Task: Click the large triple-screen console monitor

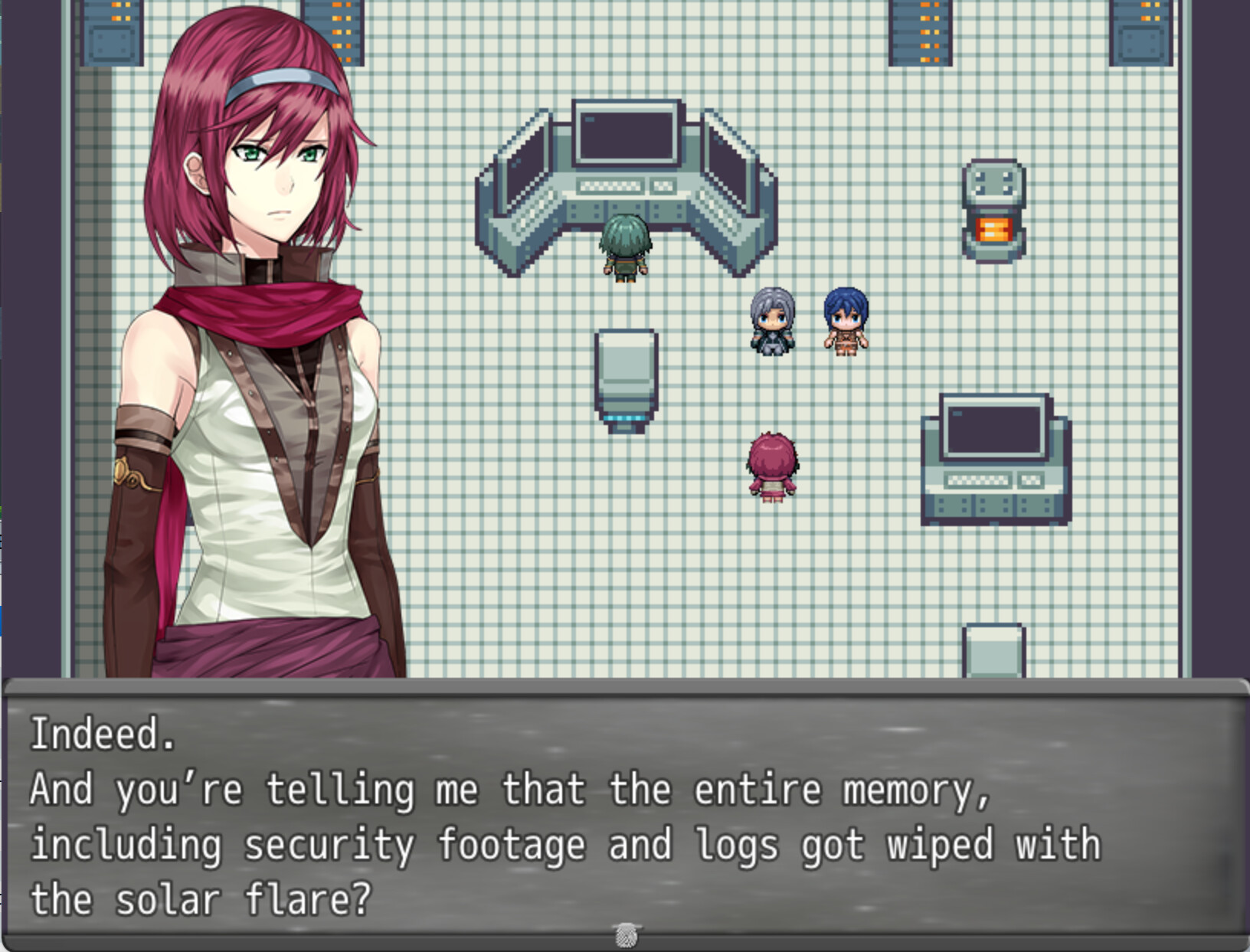Action: click(x=625, y=138)
